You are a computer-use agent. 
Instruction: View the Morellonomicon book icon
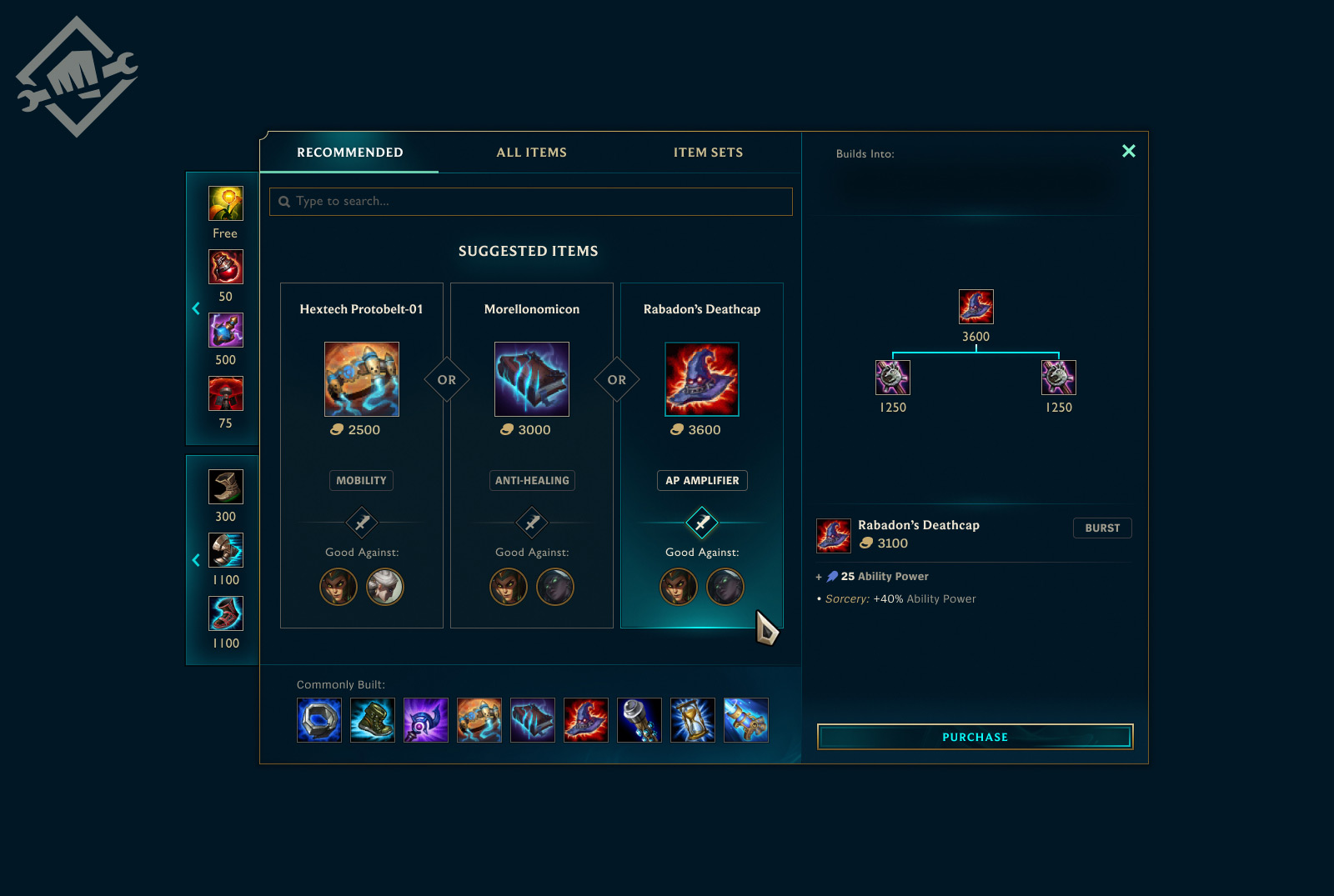pos(531,378)
